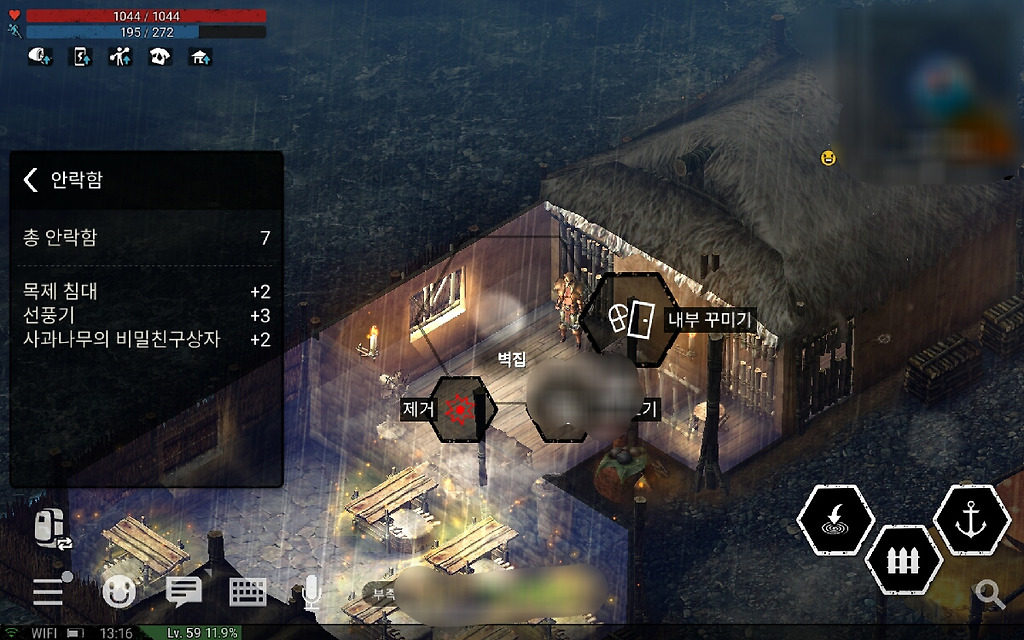Select the 목제 침대 comfort row
This screenshot has height=640, width=1024.
pos(146,292)
